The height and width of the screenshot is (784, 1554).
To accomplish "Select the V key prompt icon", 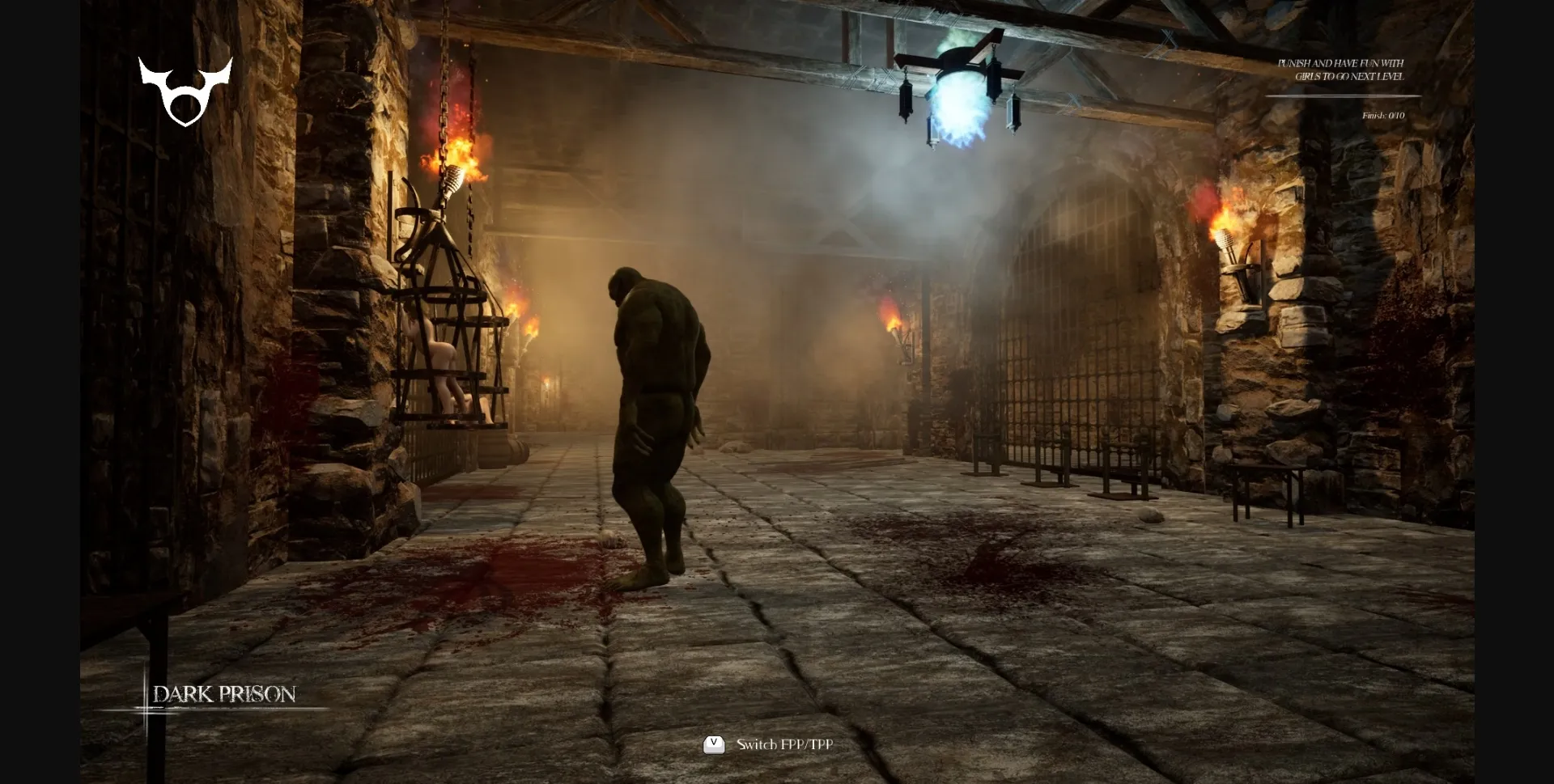I will 713,744.
